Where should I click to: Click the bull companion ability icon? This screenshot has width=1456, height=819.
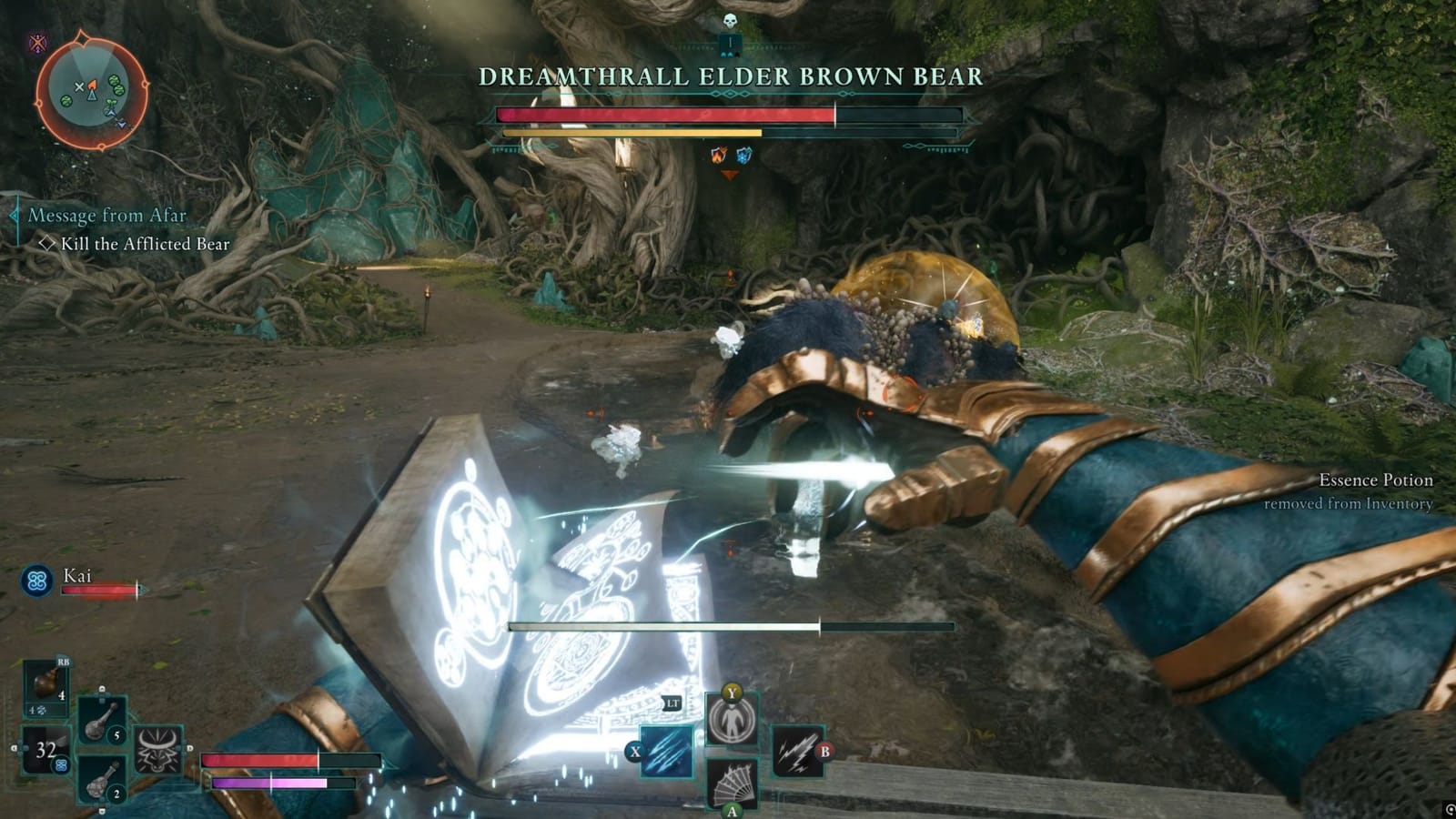tap(160, 748)
